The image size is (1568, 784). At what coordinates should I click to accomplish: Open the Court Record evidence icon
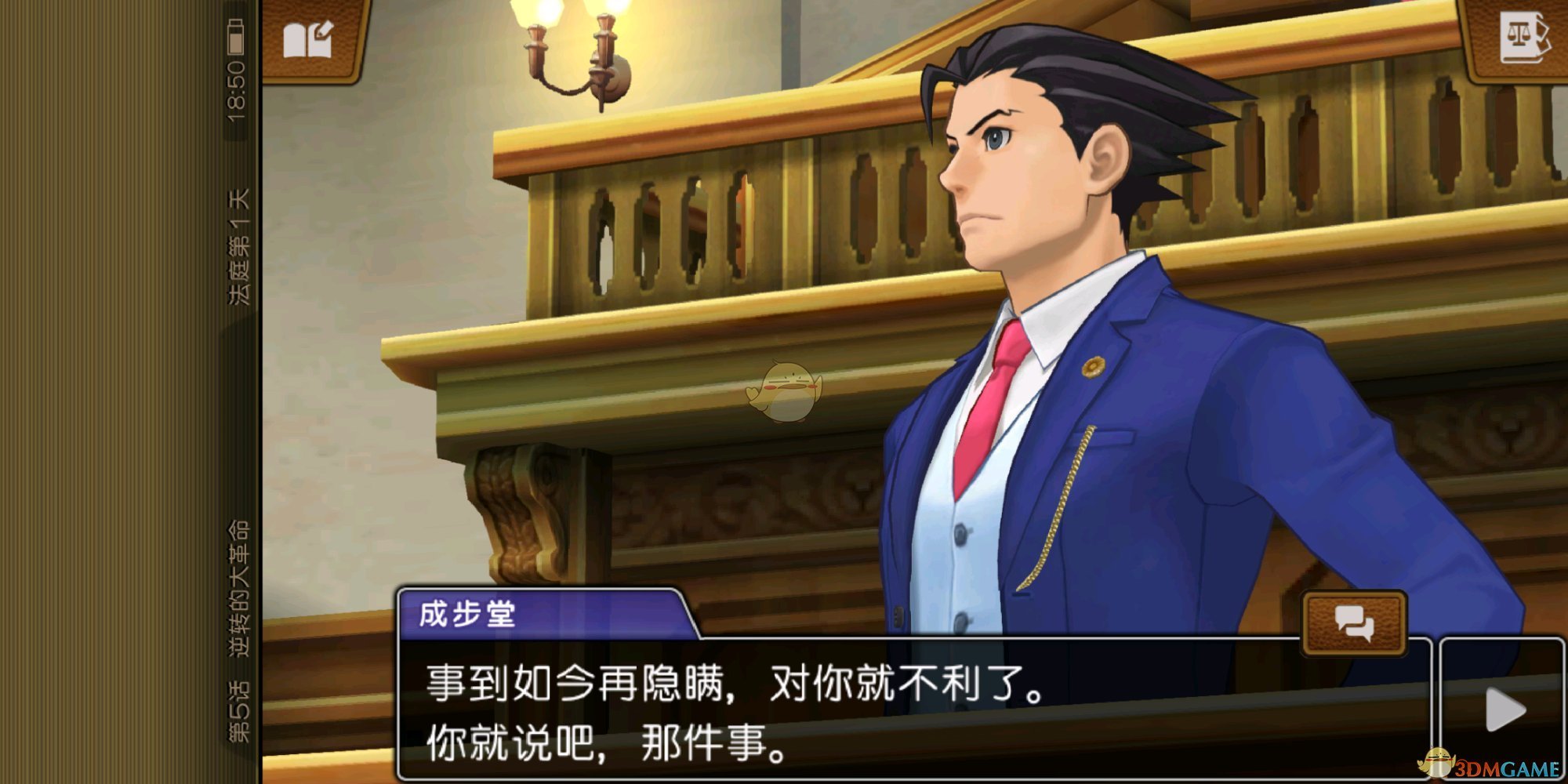point(1523,38)
